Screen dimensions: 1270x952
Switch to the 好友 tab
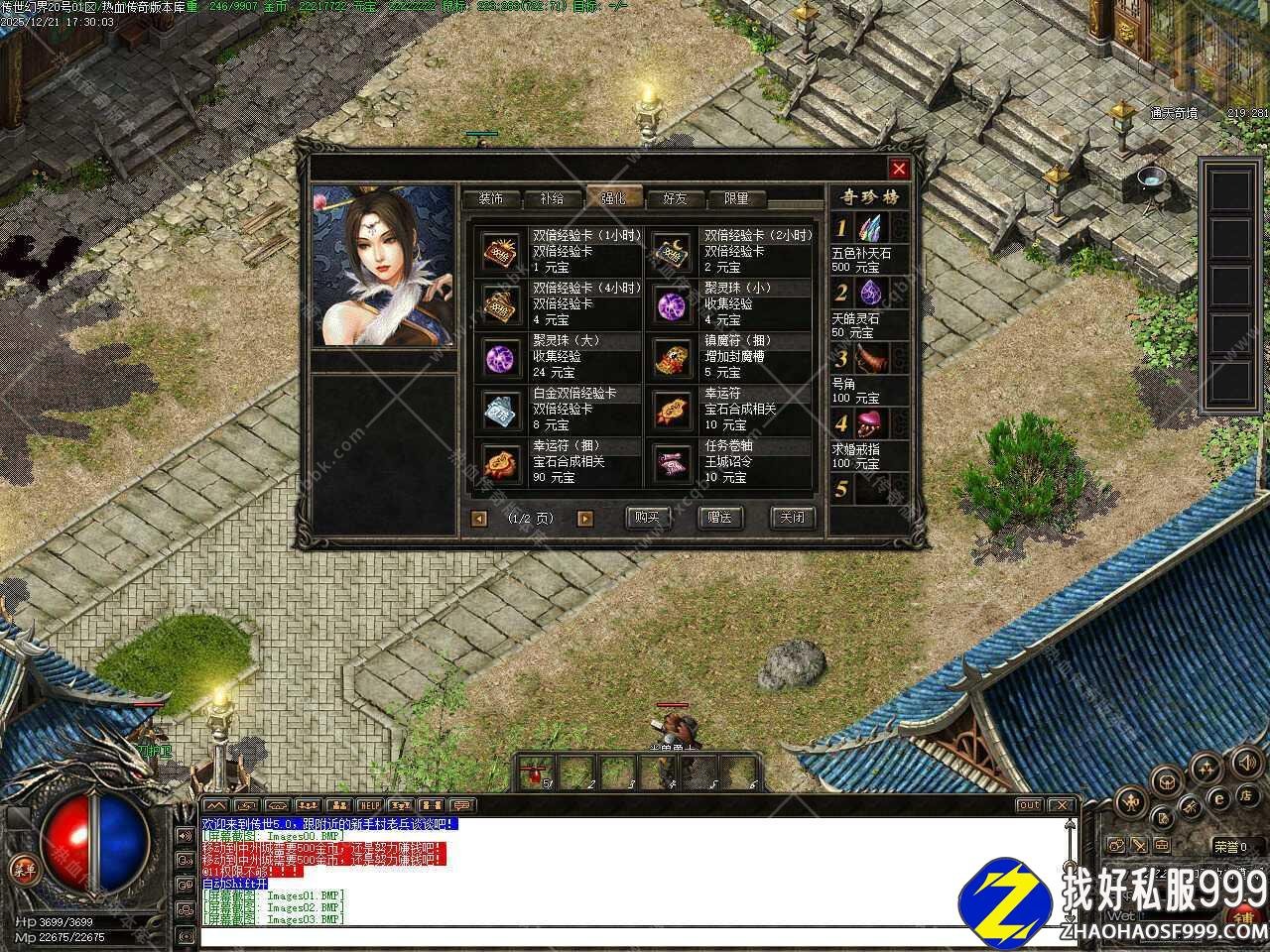coord(675,198)
